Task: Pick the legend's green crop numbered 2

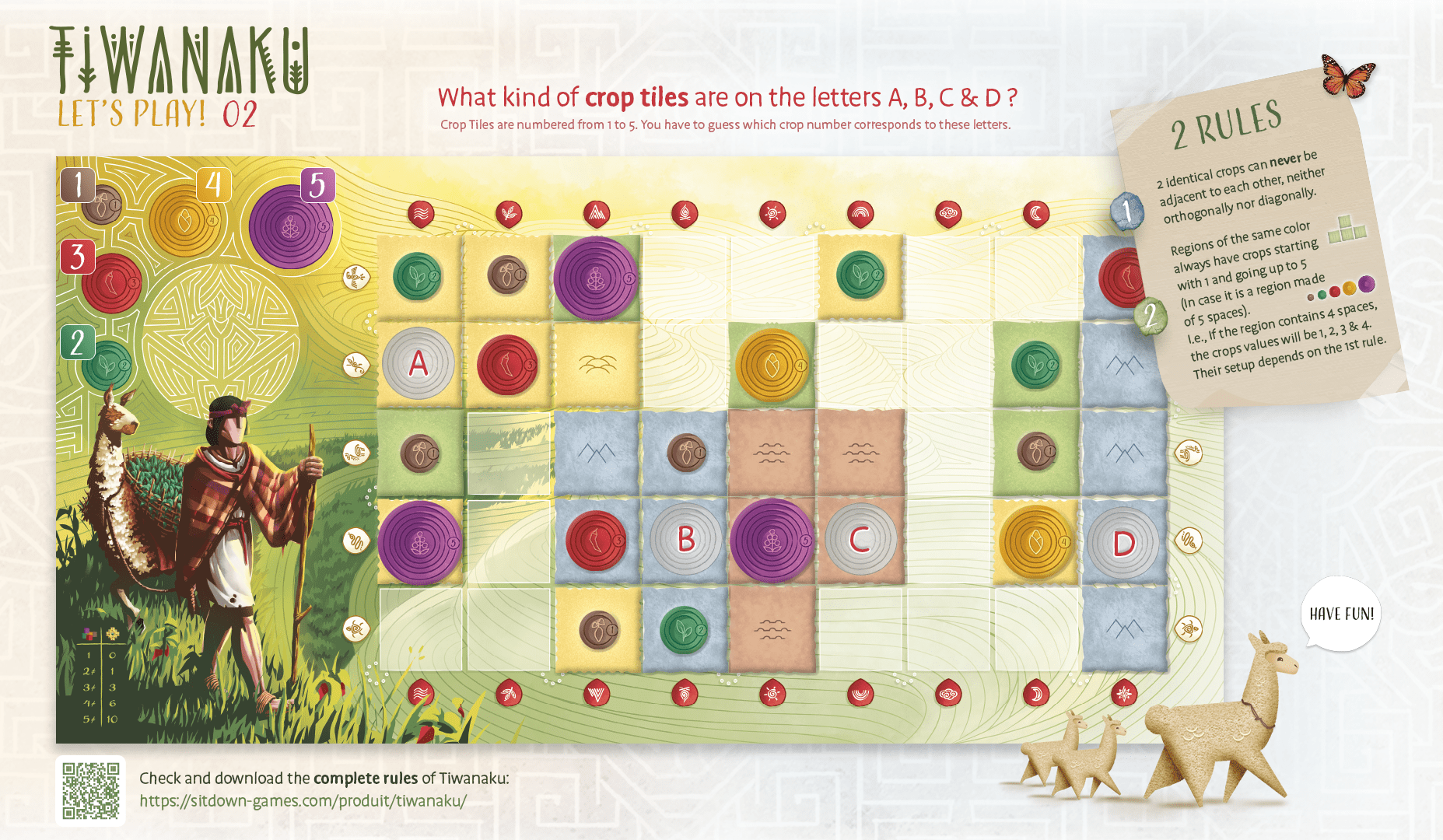Action: [x=107, y=366]
